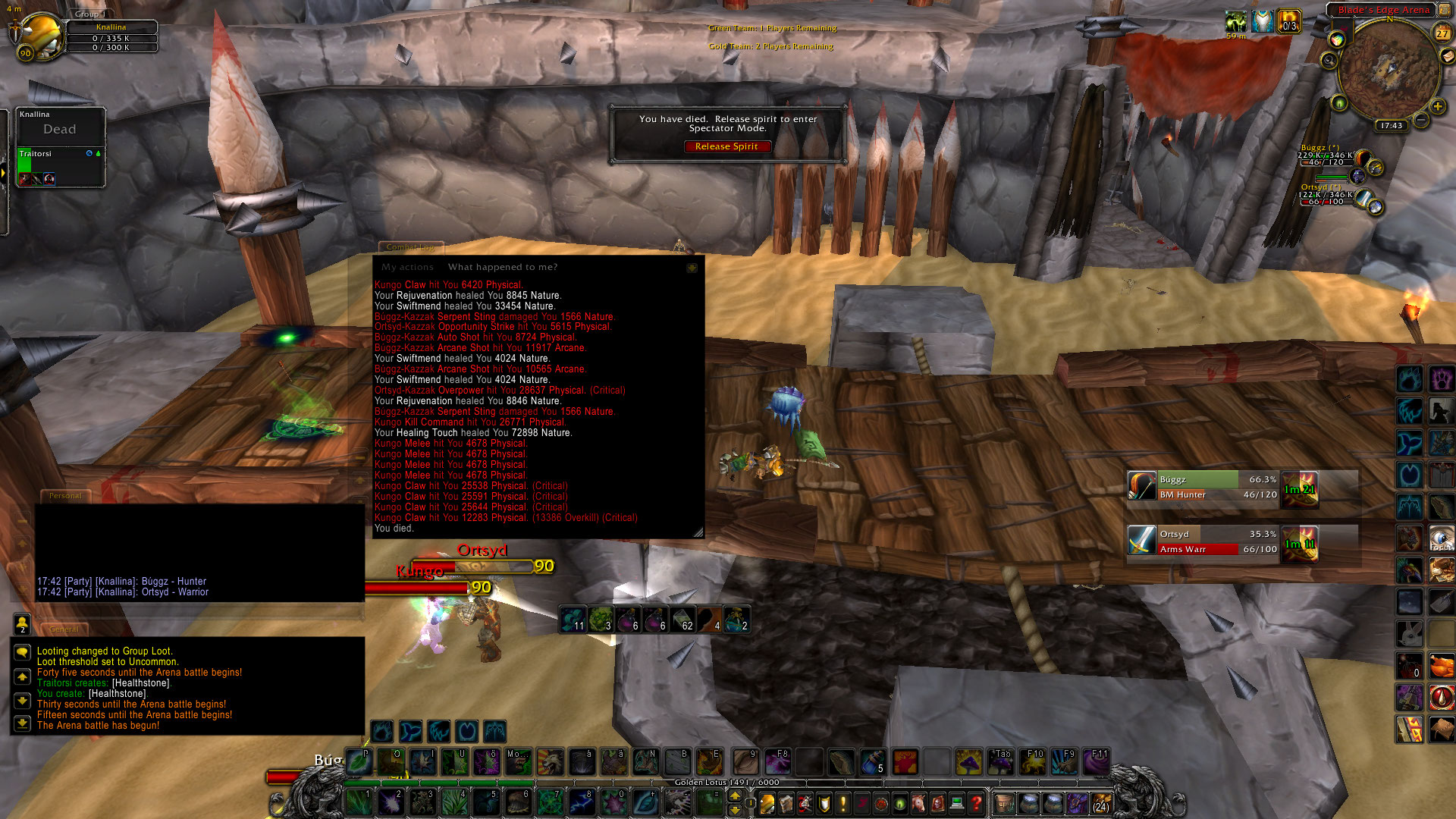The height and width of the screenshot is (819, 1456).
Task: Zoom in the minimap with plus button
Action: click(1437, 107)
